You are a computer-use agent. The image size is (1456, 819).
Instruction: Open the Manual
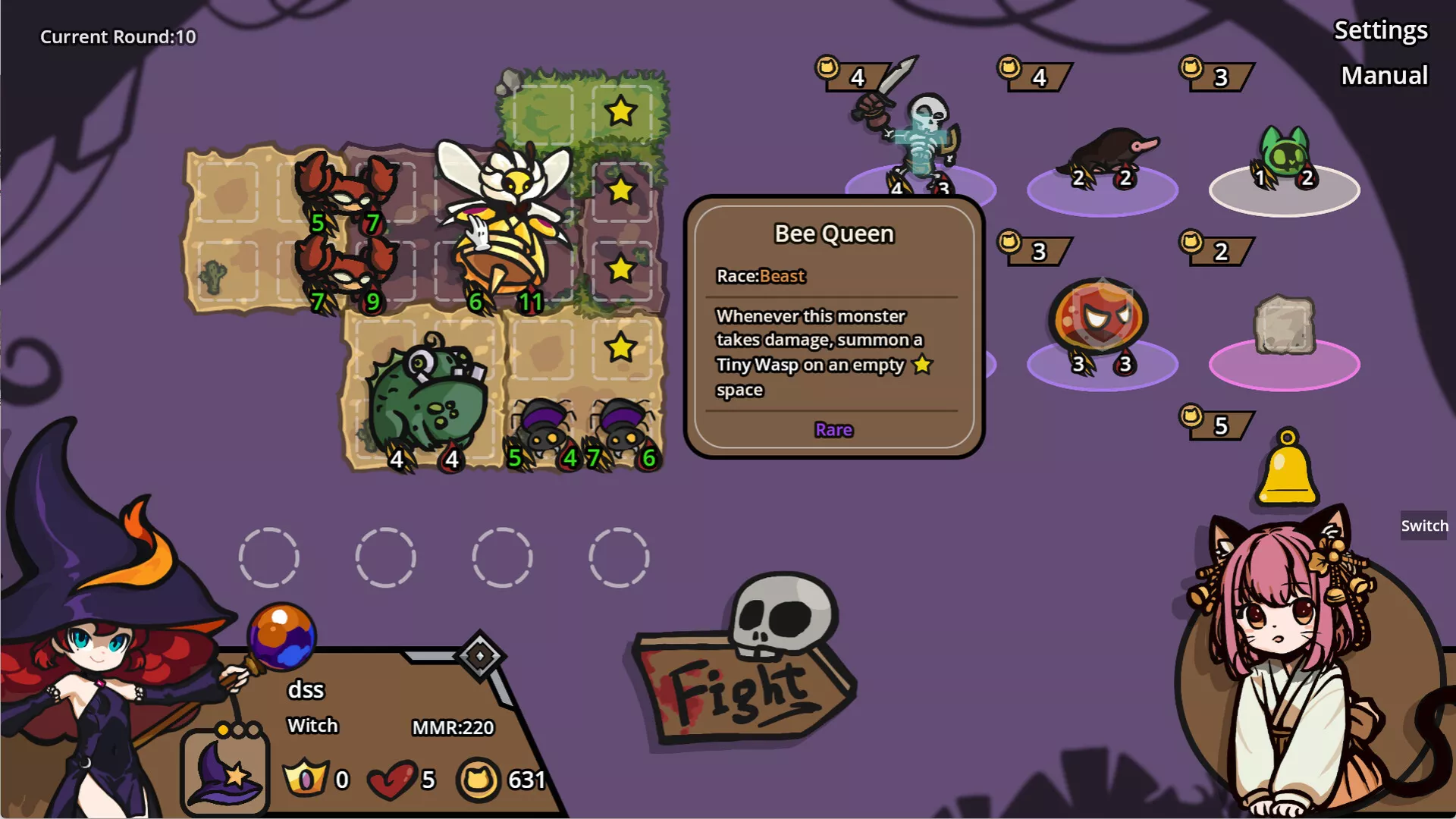[x=1384, y=76]
